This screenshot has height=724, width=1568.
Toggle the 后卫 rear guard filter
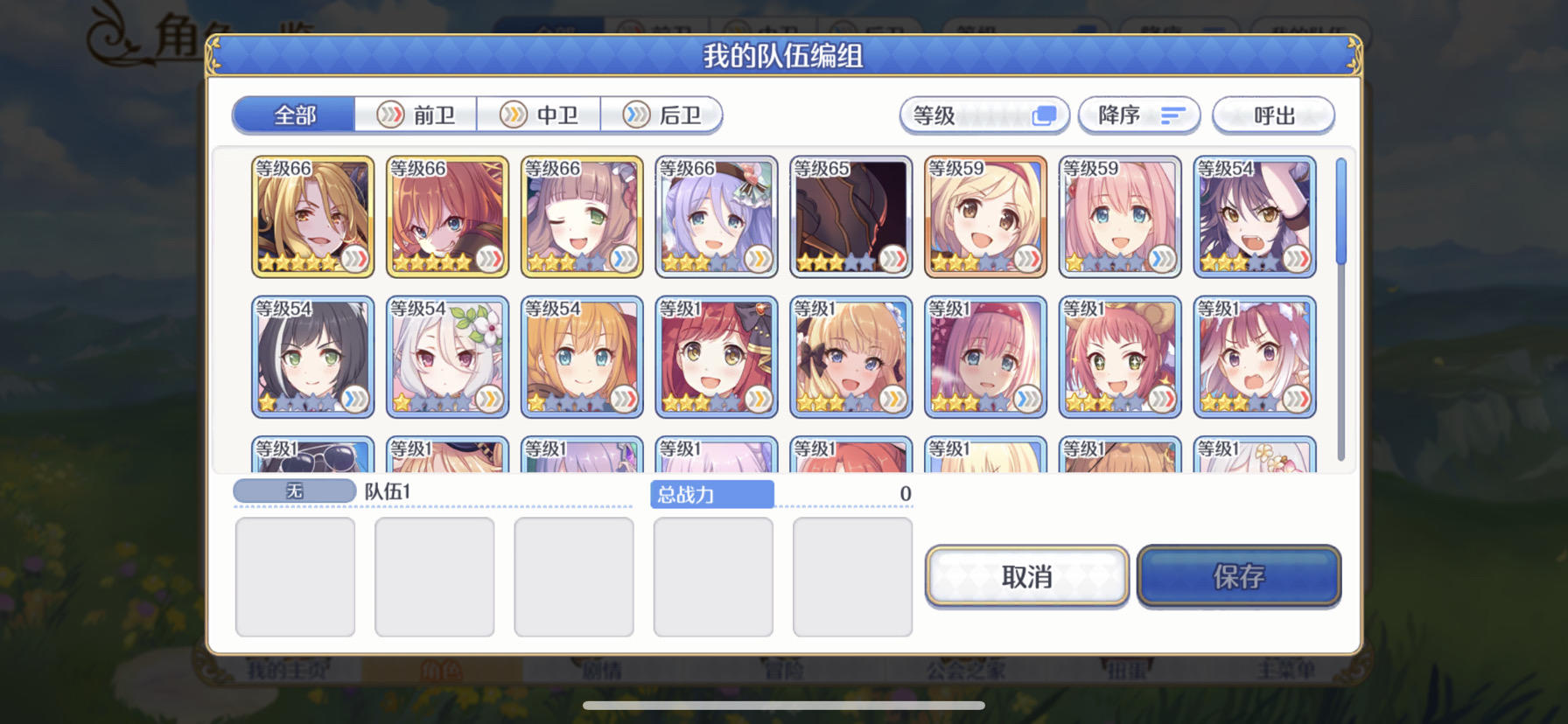pyautogui.click(x=662, y=115)
